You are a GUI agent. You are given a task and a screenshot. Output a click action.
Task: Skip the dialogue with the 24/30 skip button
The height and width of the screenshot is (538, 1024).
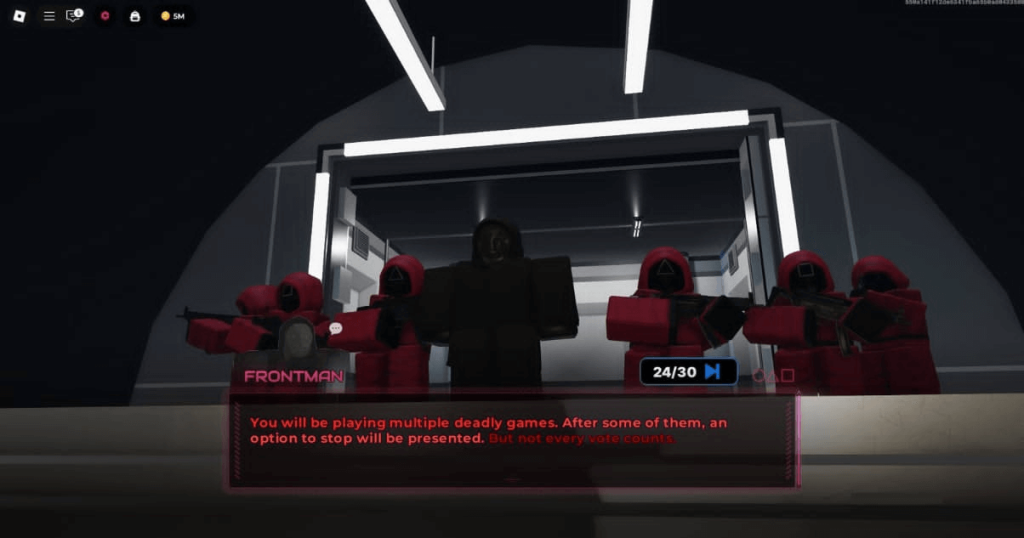coord(688,372)
